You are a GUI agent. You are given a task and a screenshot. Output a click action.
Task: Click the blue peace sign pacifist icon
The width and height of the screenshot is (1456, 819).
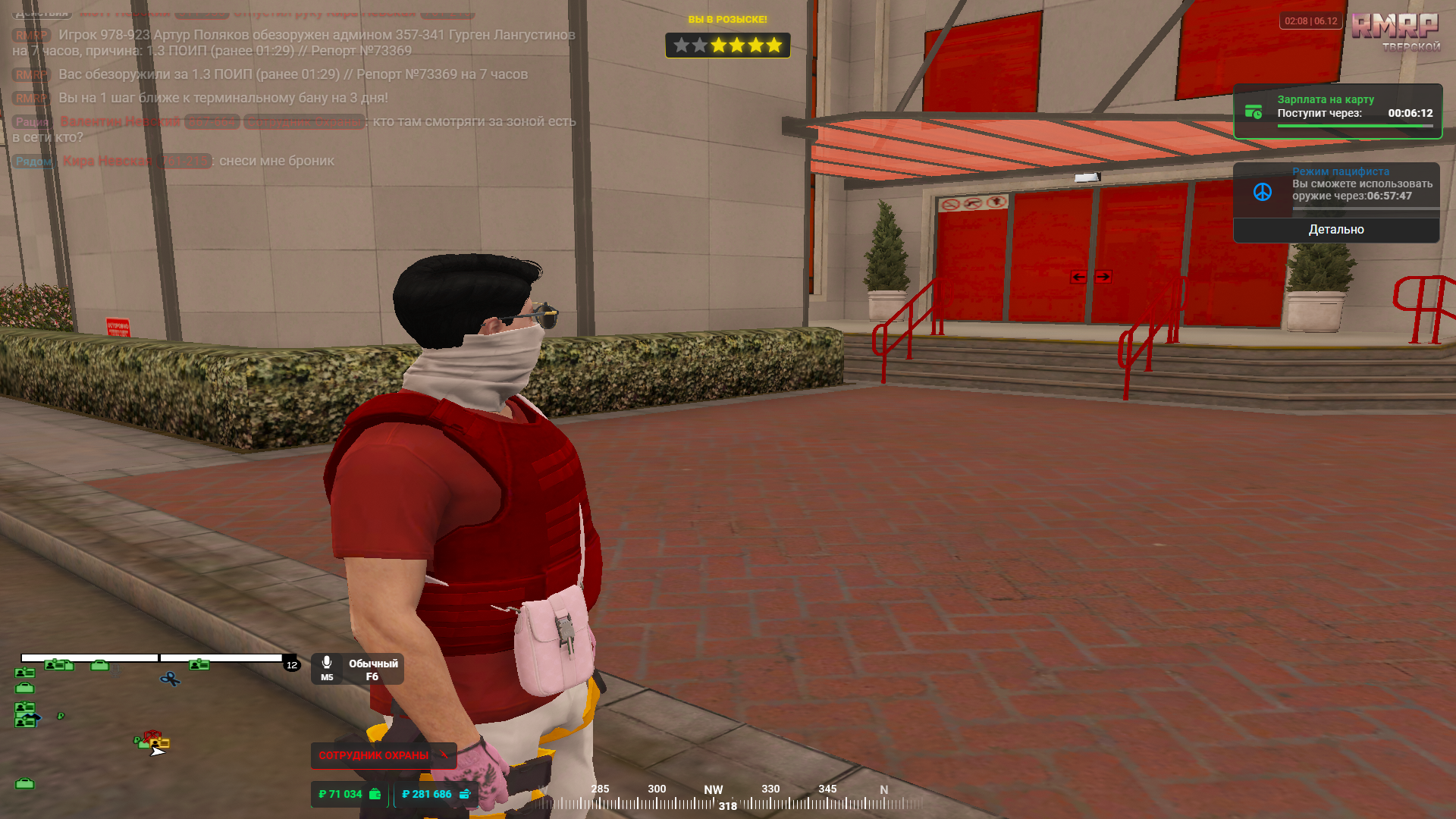pyautogui.click(x=1263, y=193)
